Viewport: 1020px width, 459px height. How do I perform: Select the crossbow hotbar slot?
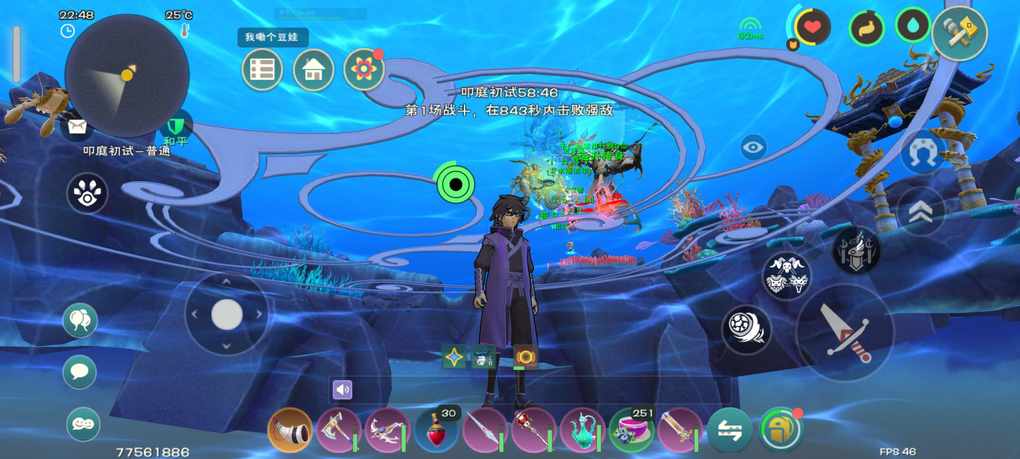coord(387,431)
